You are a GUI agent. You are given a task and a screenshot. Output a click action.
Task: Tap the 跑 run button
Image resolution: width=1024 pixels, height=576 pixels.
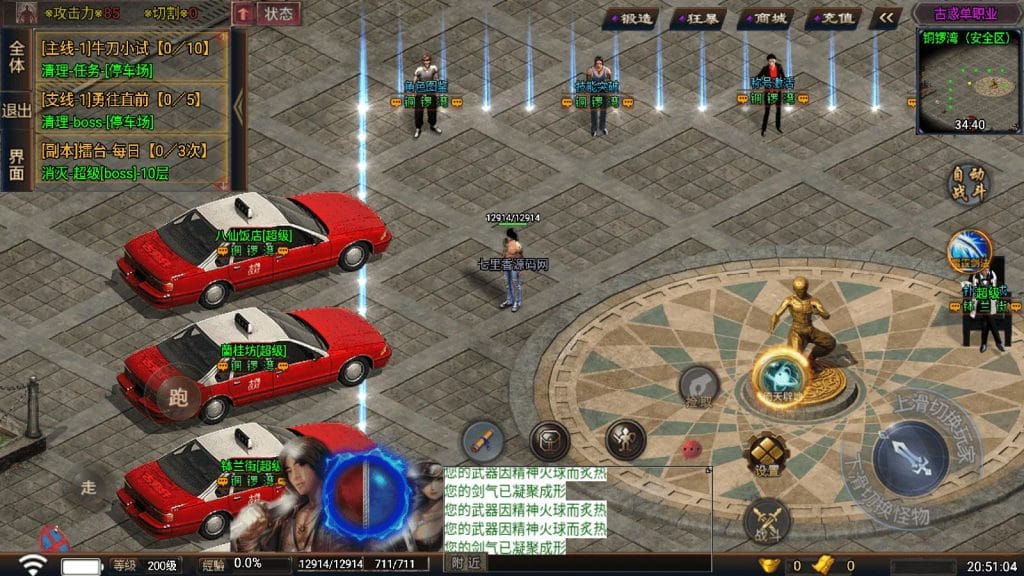[177, 396]
